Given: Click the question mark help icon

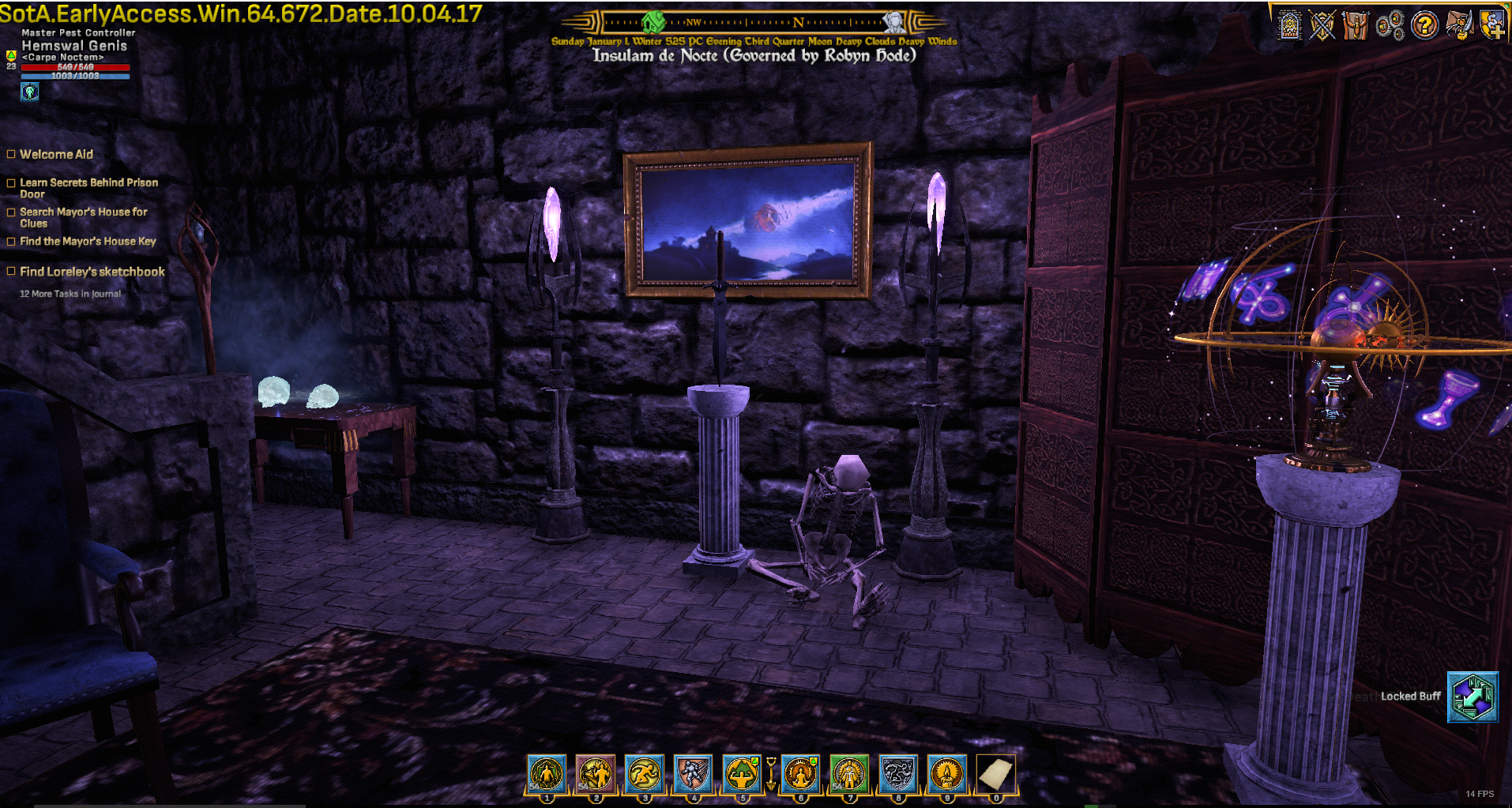Looking at the screenshot, I should click(x=1424, y=25).
